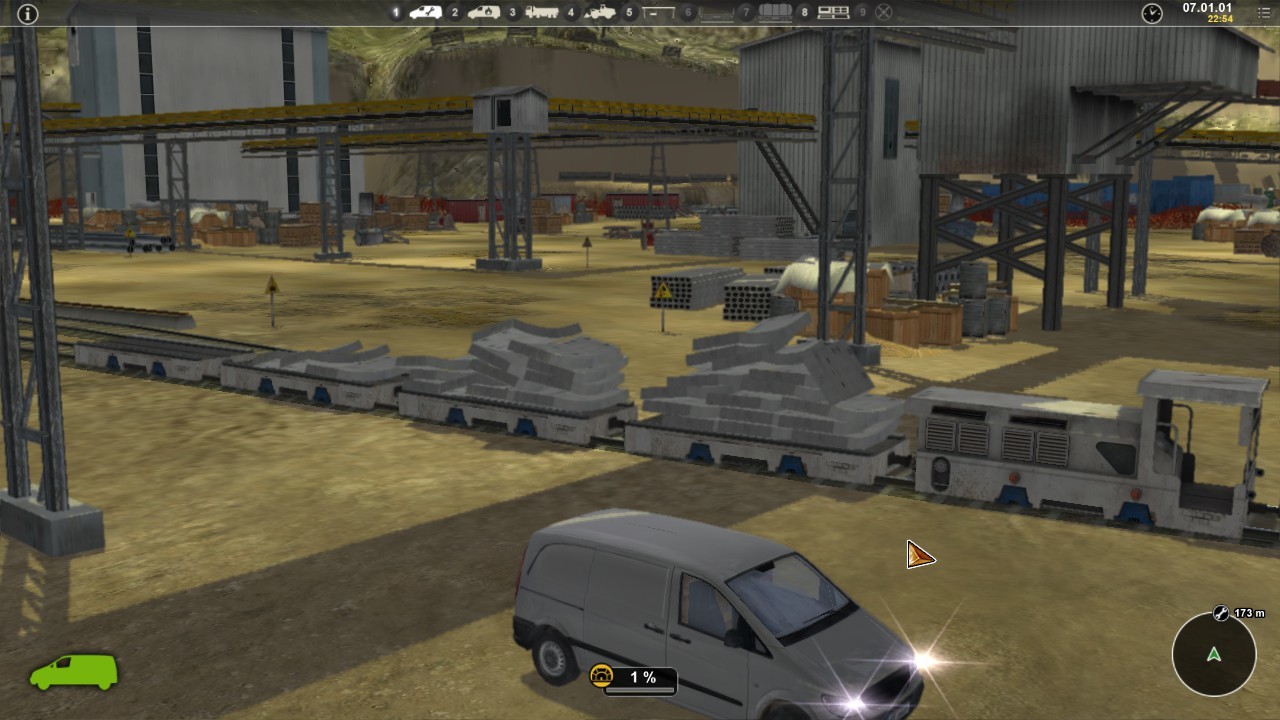The image size is (1280, 720).
Task: Click the green van status icon
Action: [x=74, y=672]
